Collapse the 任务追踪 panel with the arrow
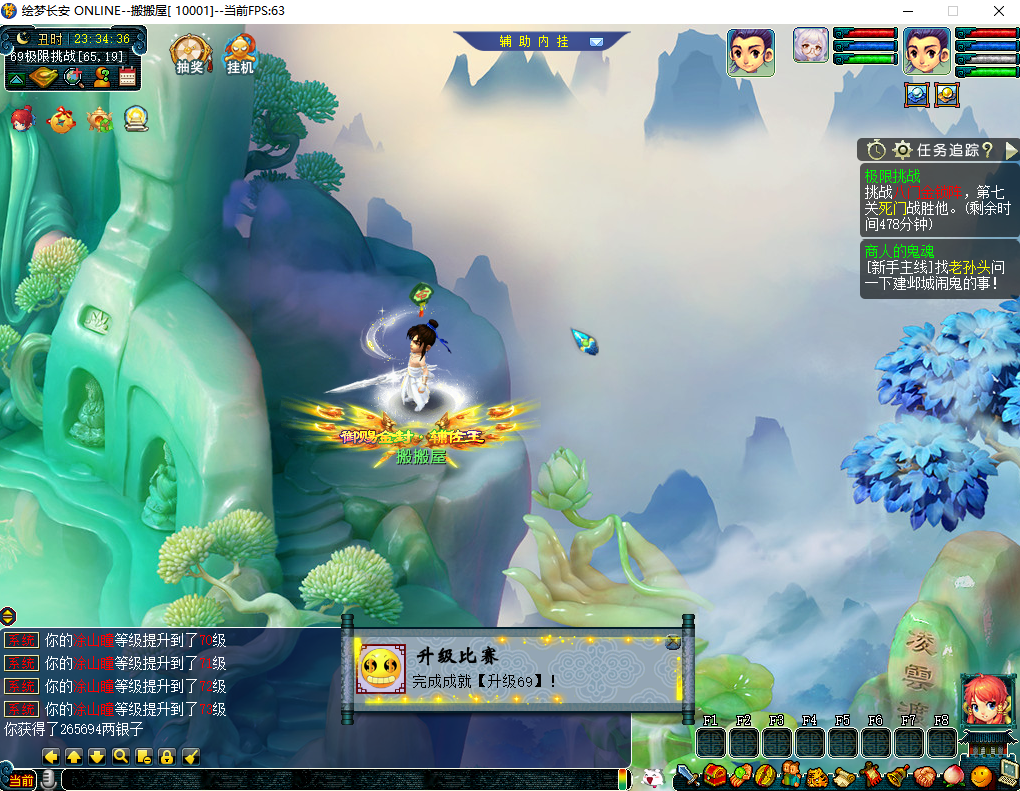This screenshot has width=1020, height=791. pos(1011,150)
